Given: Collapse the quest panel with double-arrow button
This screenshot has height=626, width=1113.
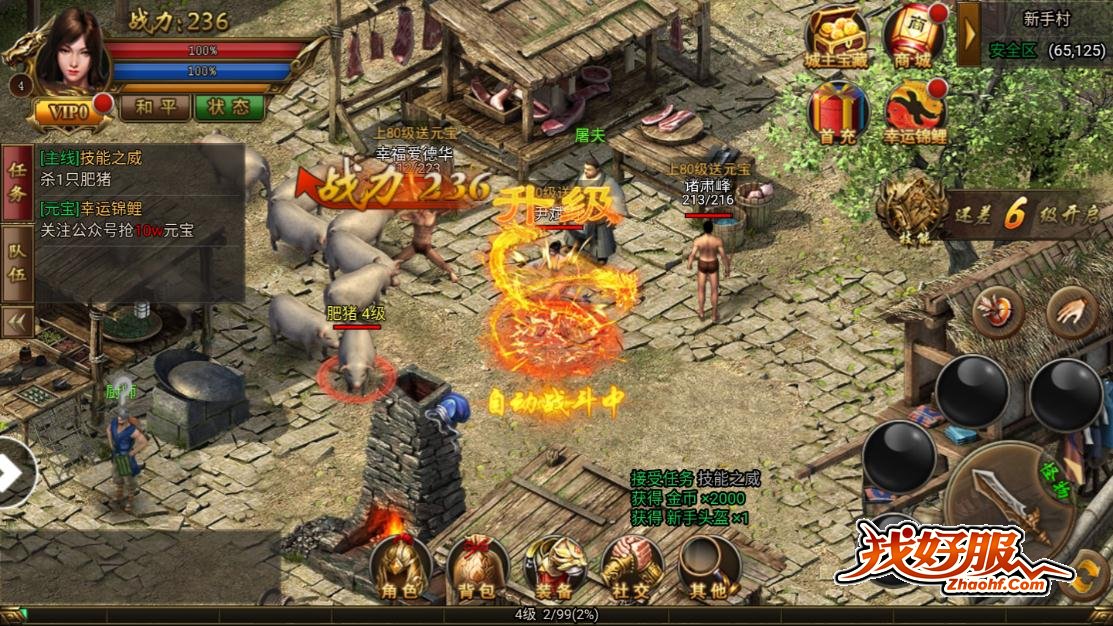Looking at the screenshot, I should pos(17,321).
